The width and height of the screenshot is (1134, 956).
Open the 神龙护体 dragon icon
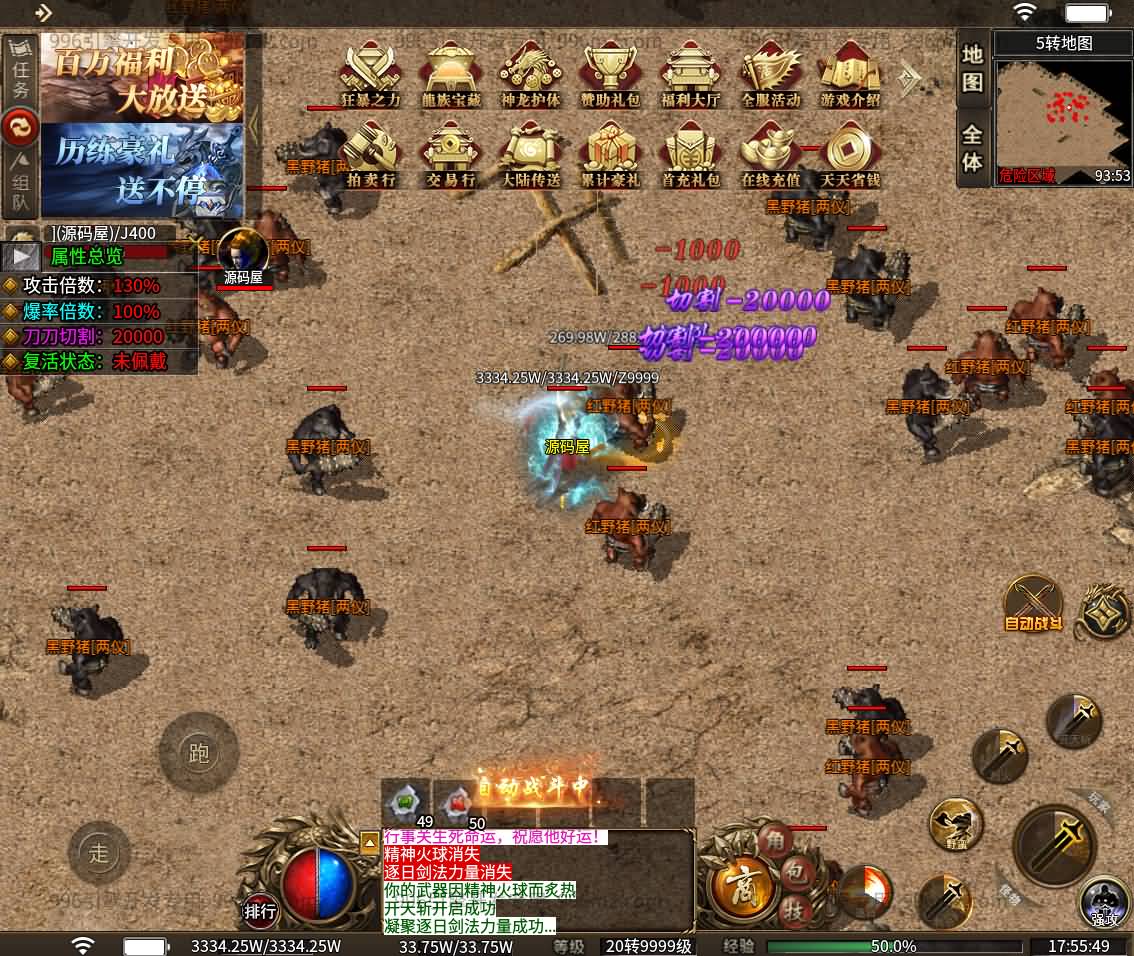click(x=531, y=72)
